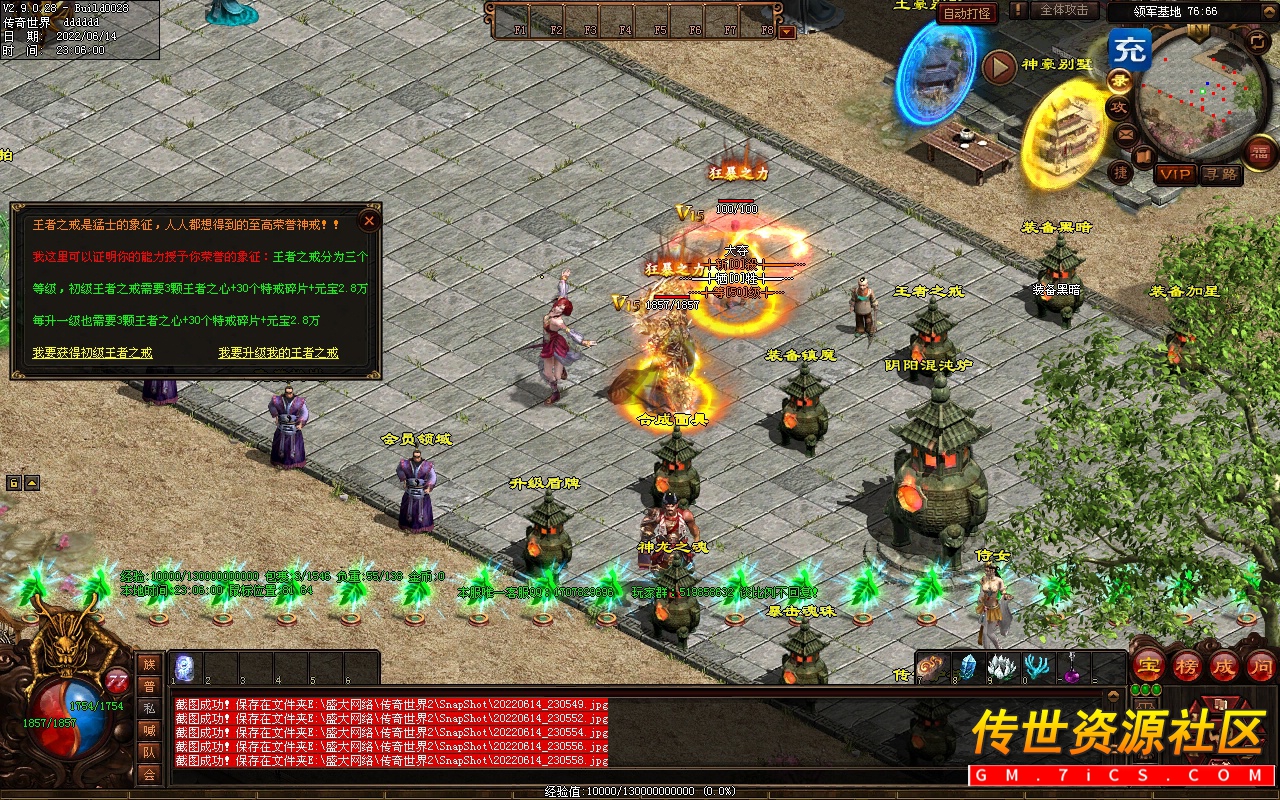
Task: Toggle the 自动打怪 auto-fight button
Action: pyautogui.click(x=968, y=13)
